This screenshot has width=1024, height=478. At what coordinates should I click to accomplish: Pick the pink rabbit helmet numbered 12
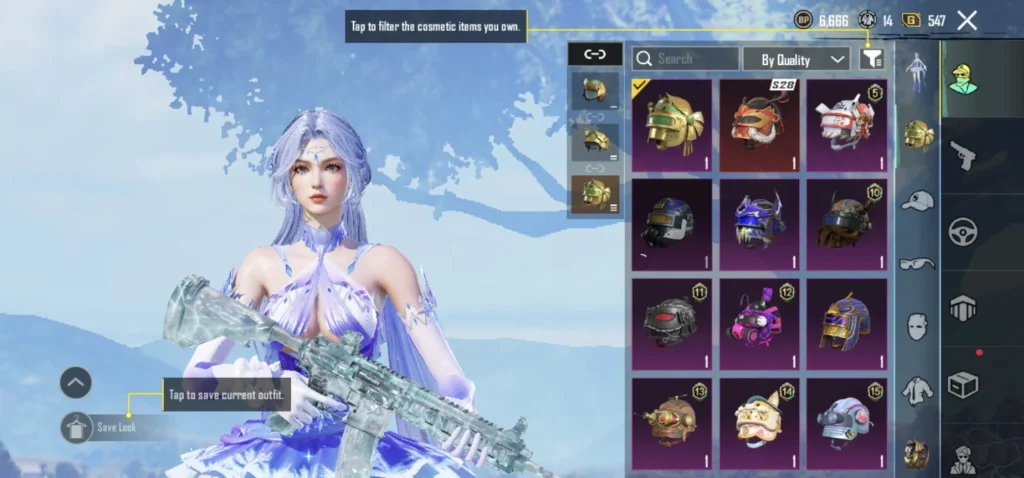point(759,324)
